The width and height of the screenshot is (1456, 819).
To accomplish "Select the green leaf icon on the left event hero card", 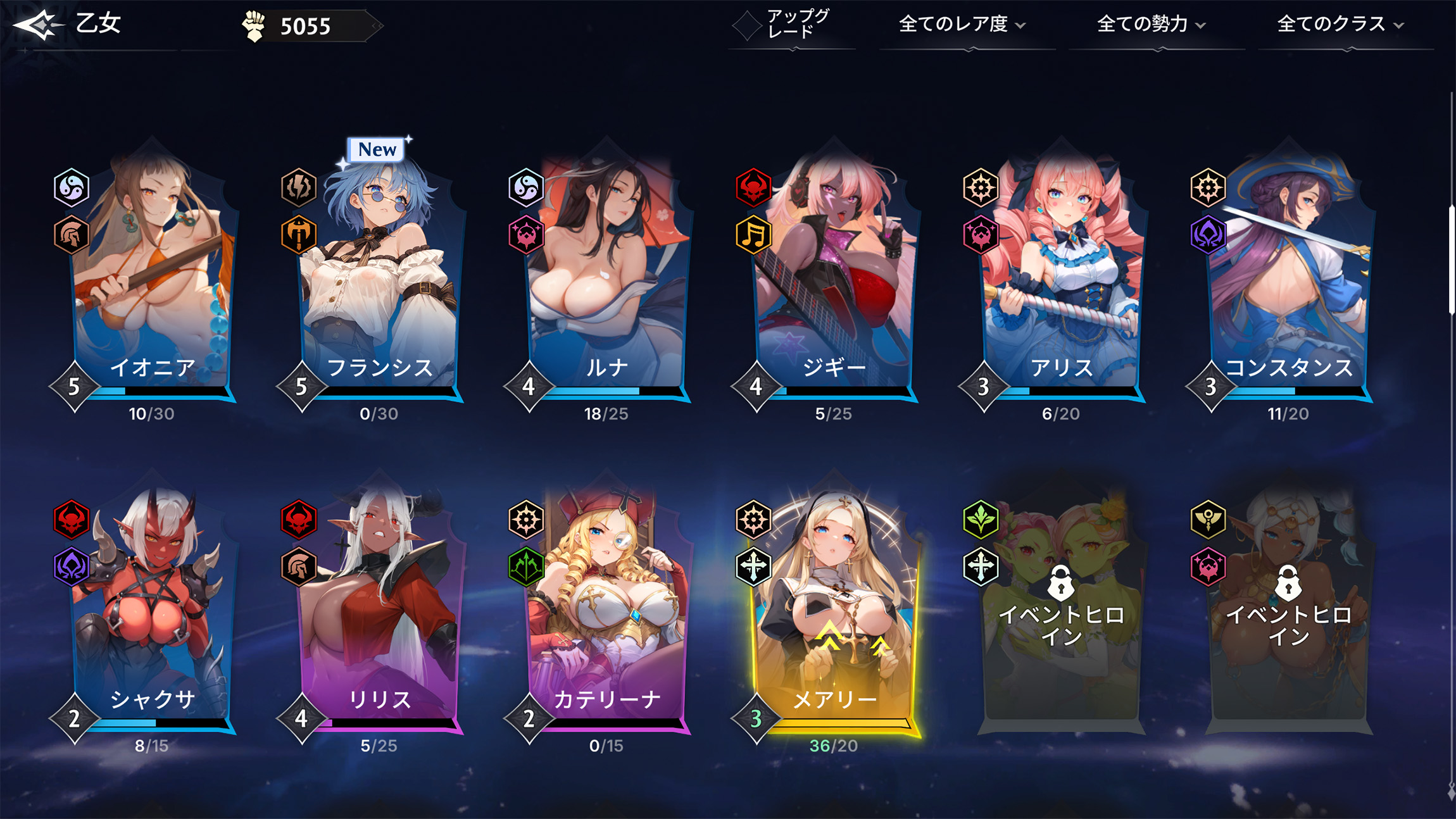I will pyautogui.click(x=981, y=519).
